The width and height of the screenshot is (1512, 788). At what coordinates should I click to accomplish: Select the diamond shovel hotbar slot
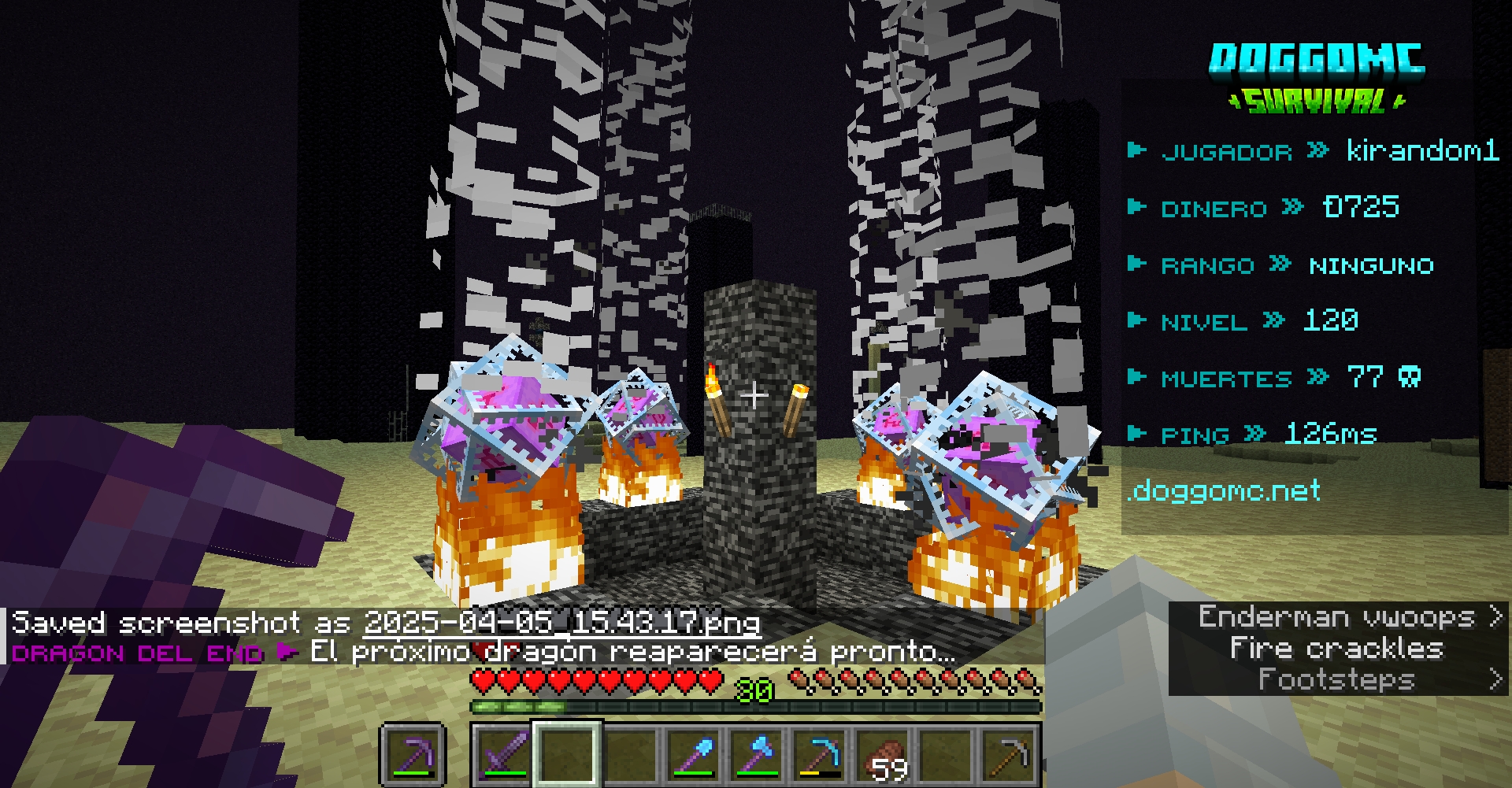(x=693, y=754)
